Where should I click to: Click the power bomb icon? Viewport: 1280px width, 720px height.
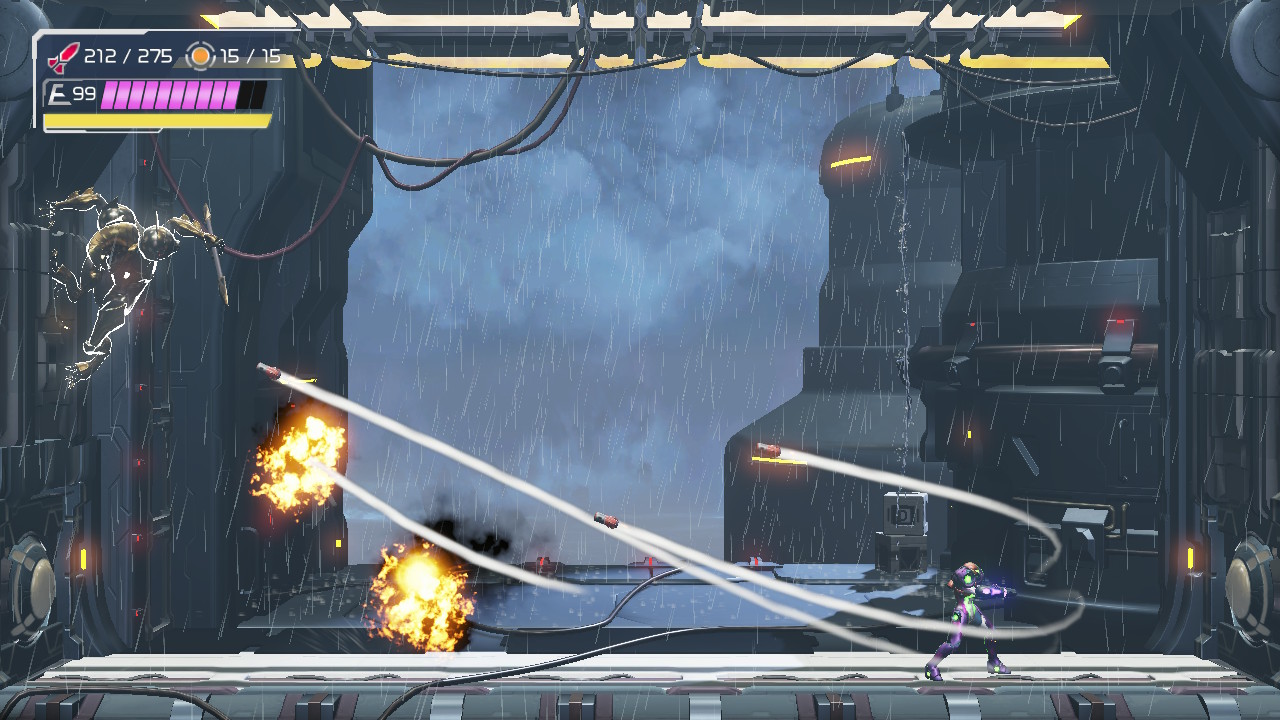(x=201, y=56)
